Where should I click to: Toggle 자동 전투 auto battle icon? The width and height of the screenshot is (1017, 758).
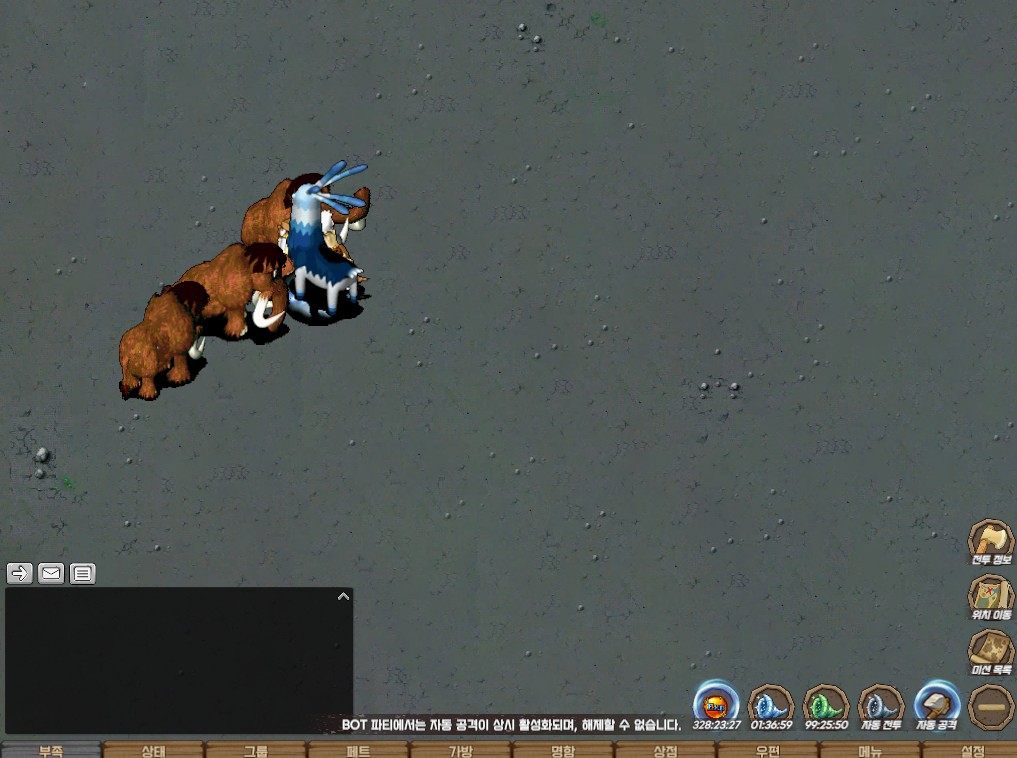(x=881, y=704)
